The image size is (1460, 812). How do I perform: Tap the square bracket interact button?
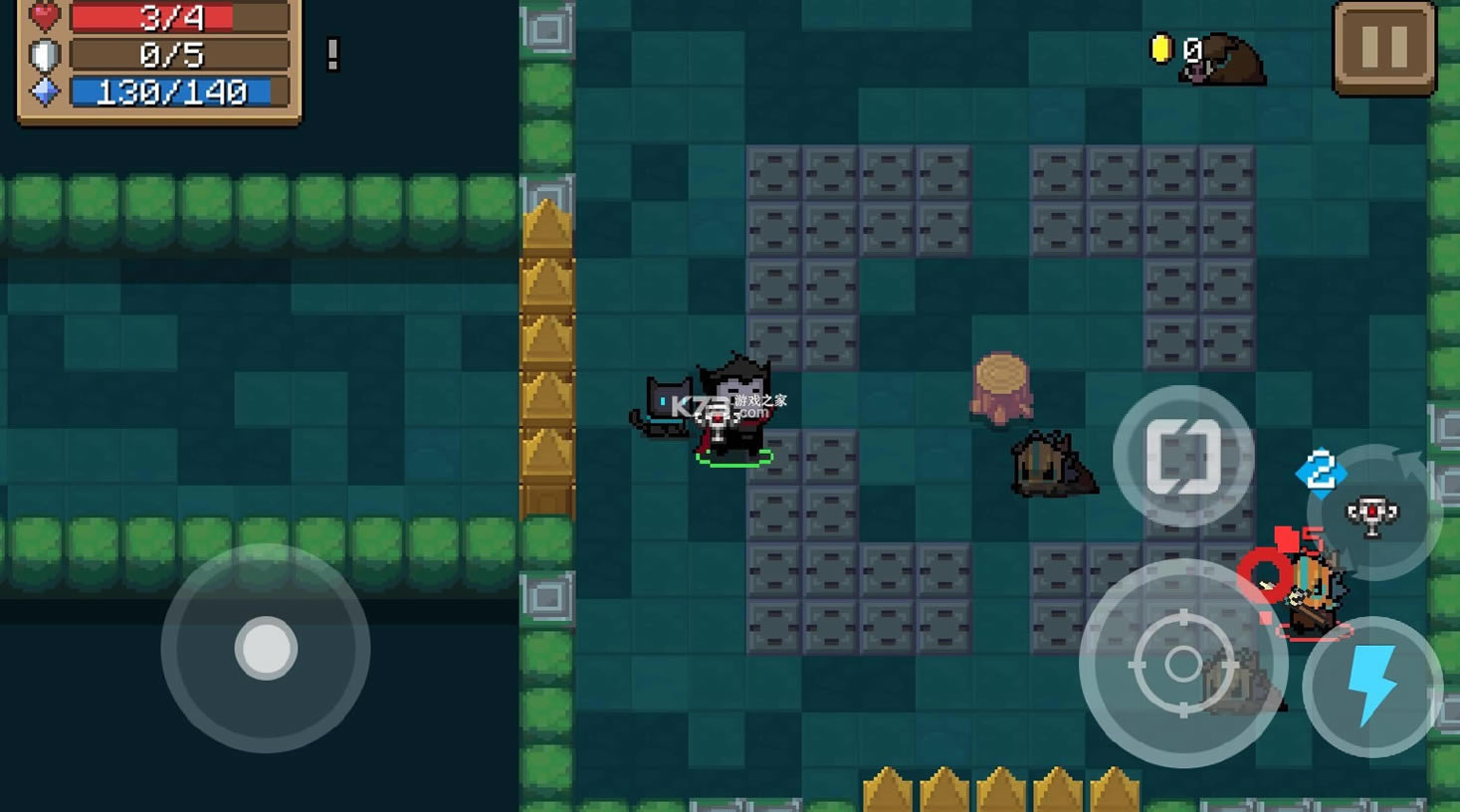pyautogui.click(x=1183, y=456)
